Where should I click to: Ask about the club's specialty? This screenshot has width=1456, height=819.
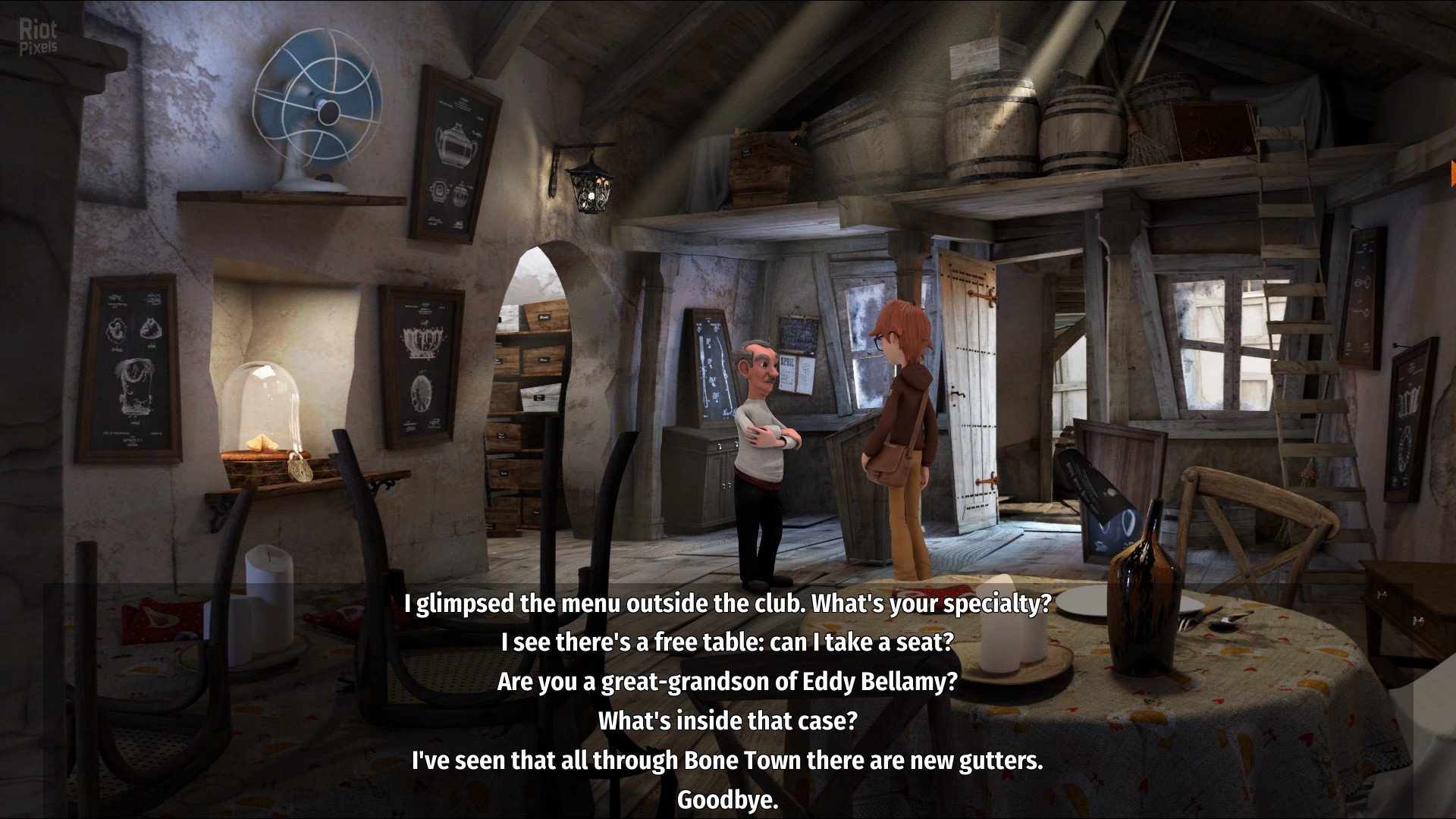[x=727, y=604]
